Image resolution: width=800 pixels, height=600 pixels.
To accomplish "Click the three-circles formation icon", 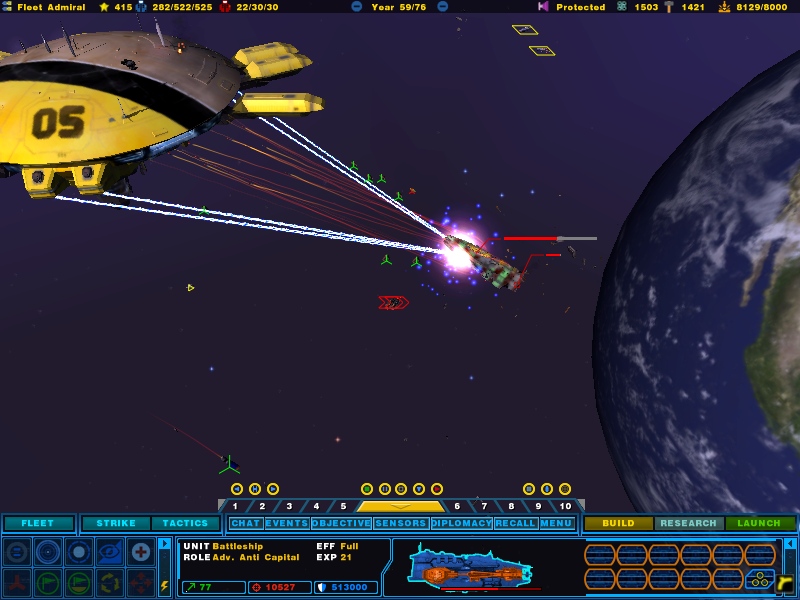I will click(x=759, y=578).
